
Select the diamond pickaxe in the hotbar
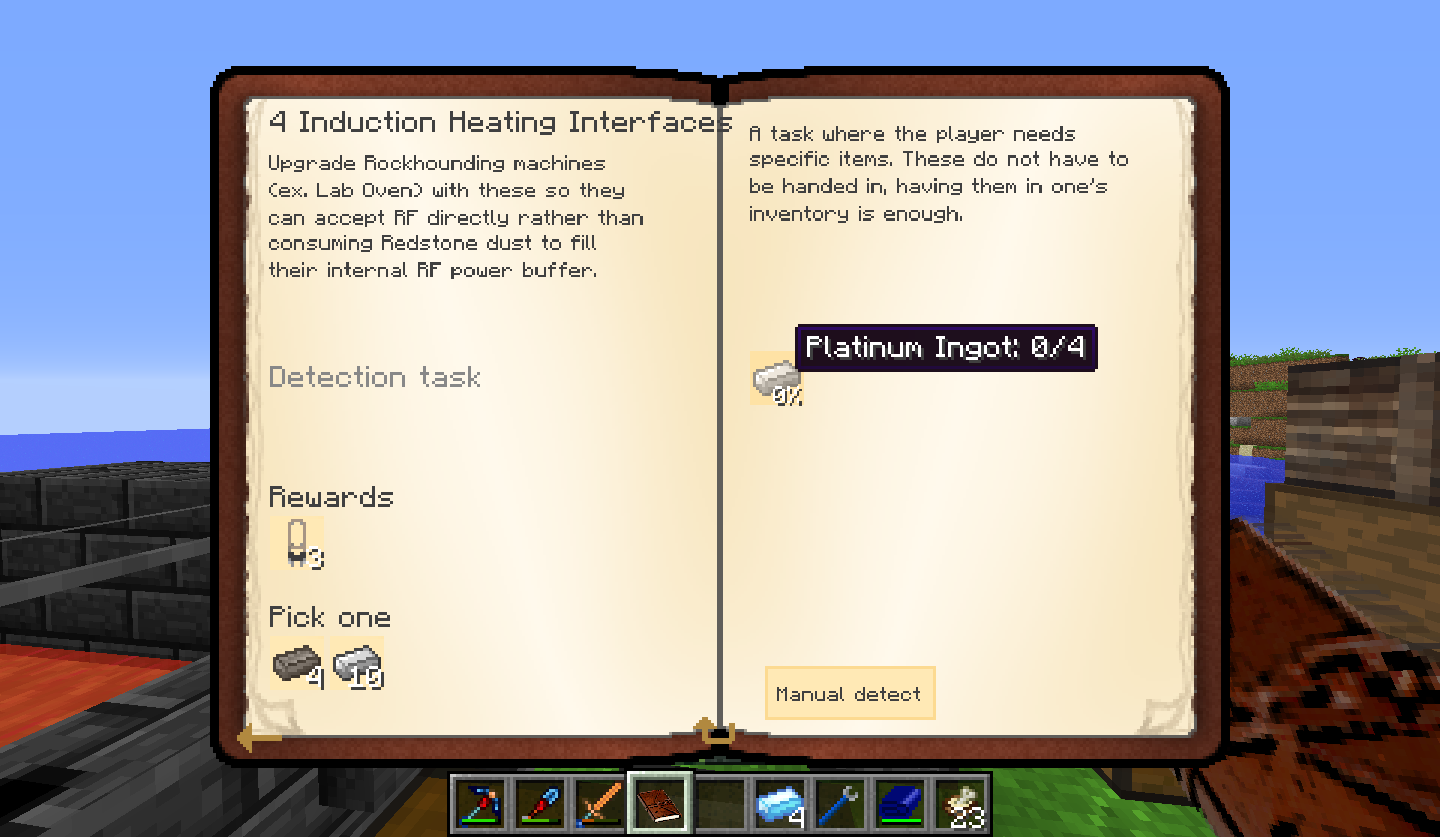tap(480, 800)
